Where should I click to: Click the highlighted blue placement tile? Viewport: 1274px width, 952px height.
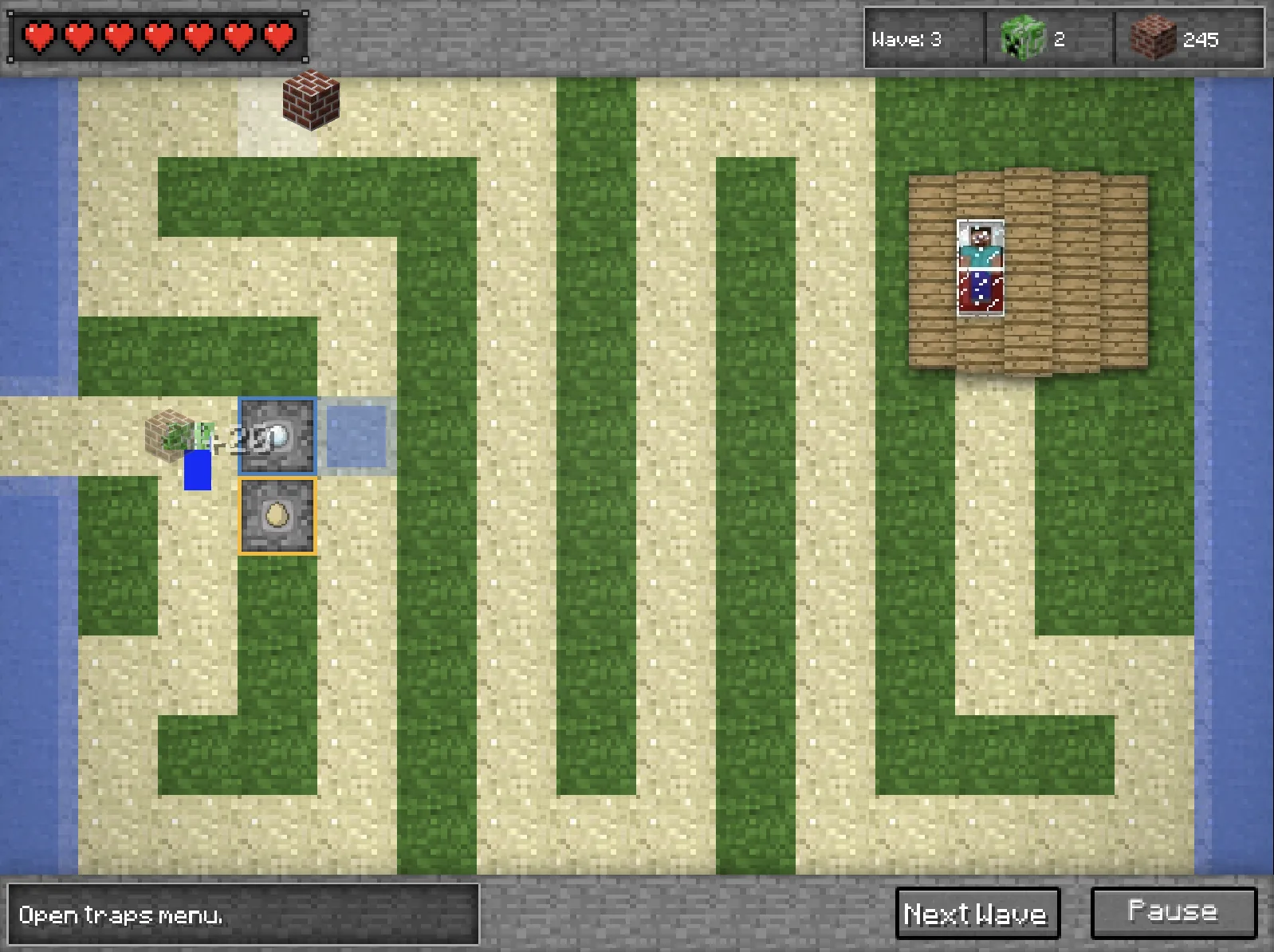coord(358,435)
